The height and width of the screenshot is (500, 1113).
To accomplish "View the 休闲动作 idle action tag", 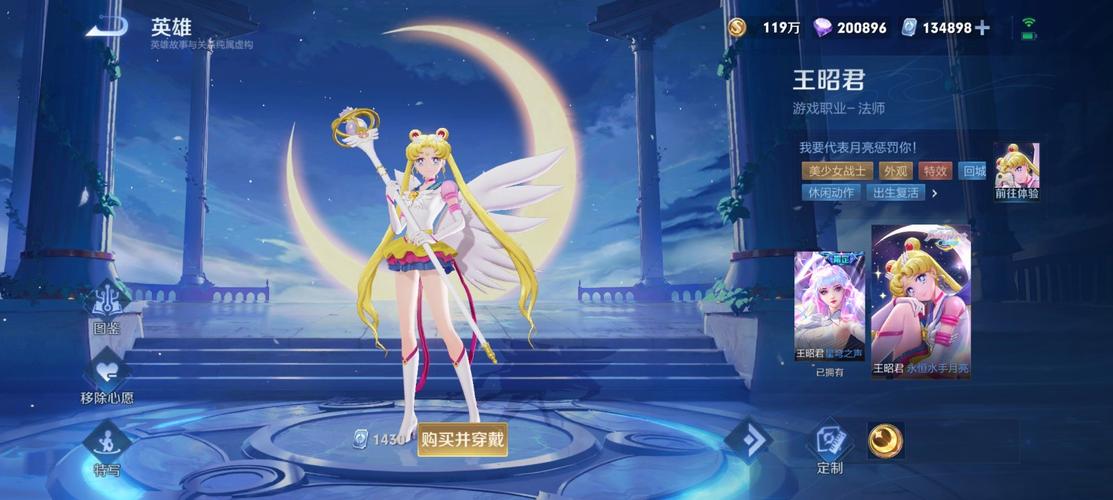I will [830, 193].
